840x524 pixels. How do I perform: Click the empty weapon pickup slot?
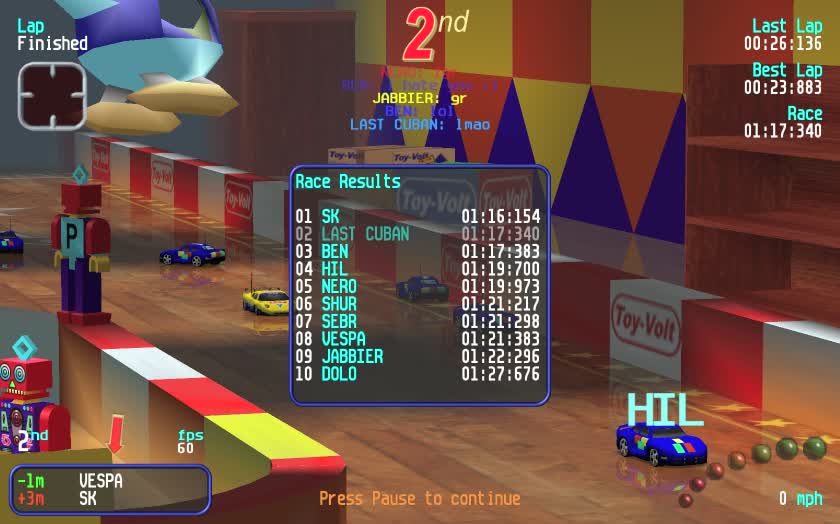51,96
